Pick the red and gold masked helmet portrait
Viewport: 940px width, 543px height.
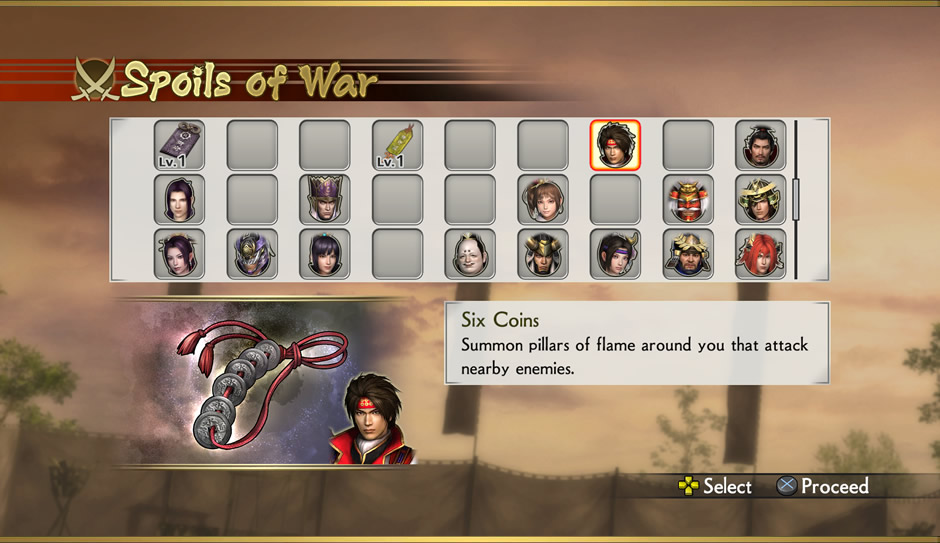(688, 200)
